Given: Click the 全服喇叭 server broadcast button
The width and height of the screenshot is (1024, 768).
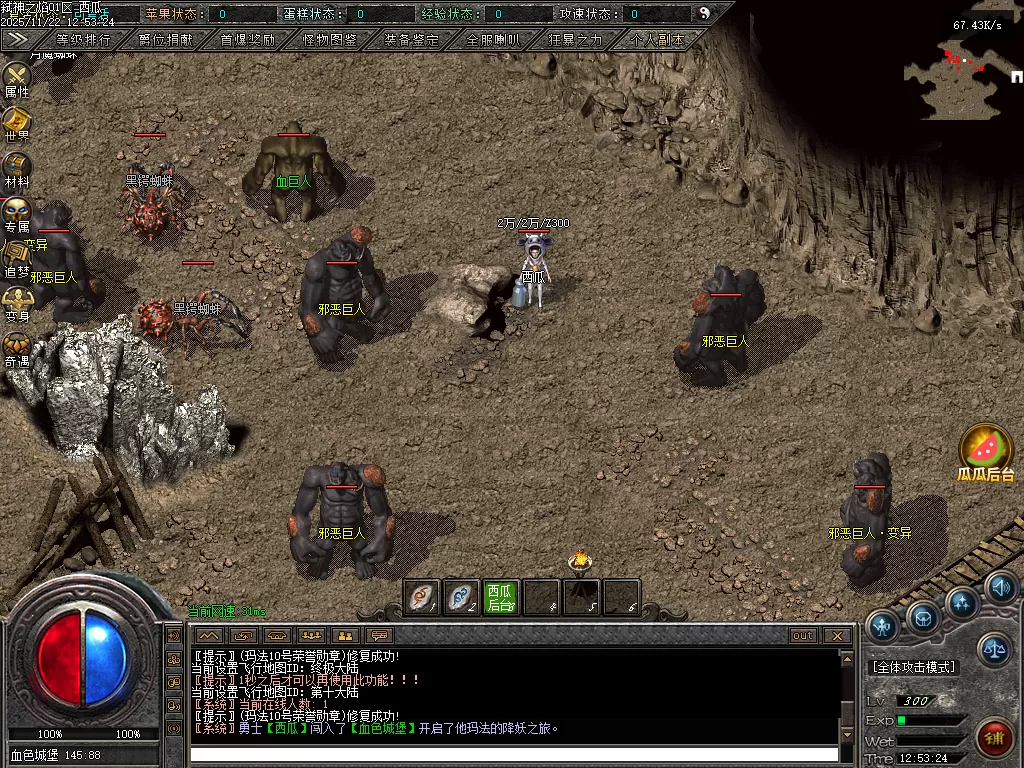Looking at the screenshot, I should [x=493, y=40].
